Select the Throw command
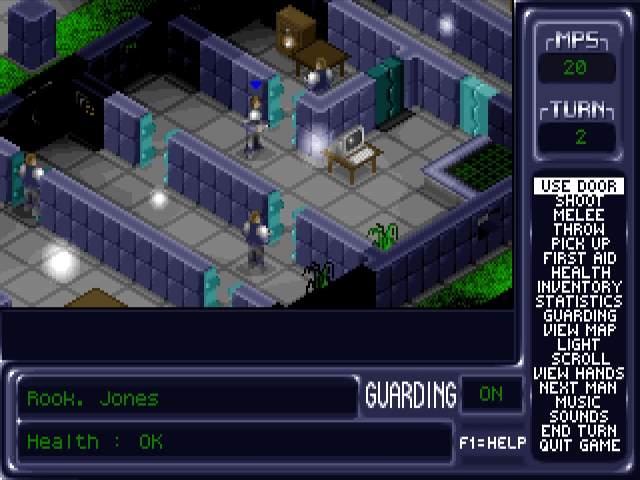The image size is (640, 480). coord(579,229)
